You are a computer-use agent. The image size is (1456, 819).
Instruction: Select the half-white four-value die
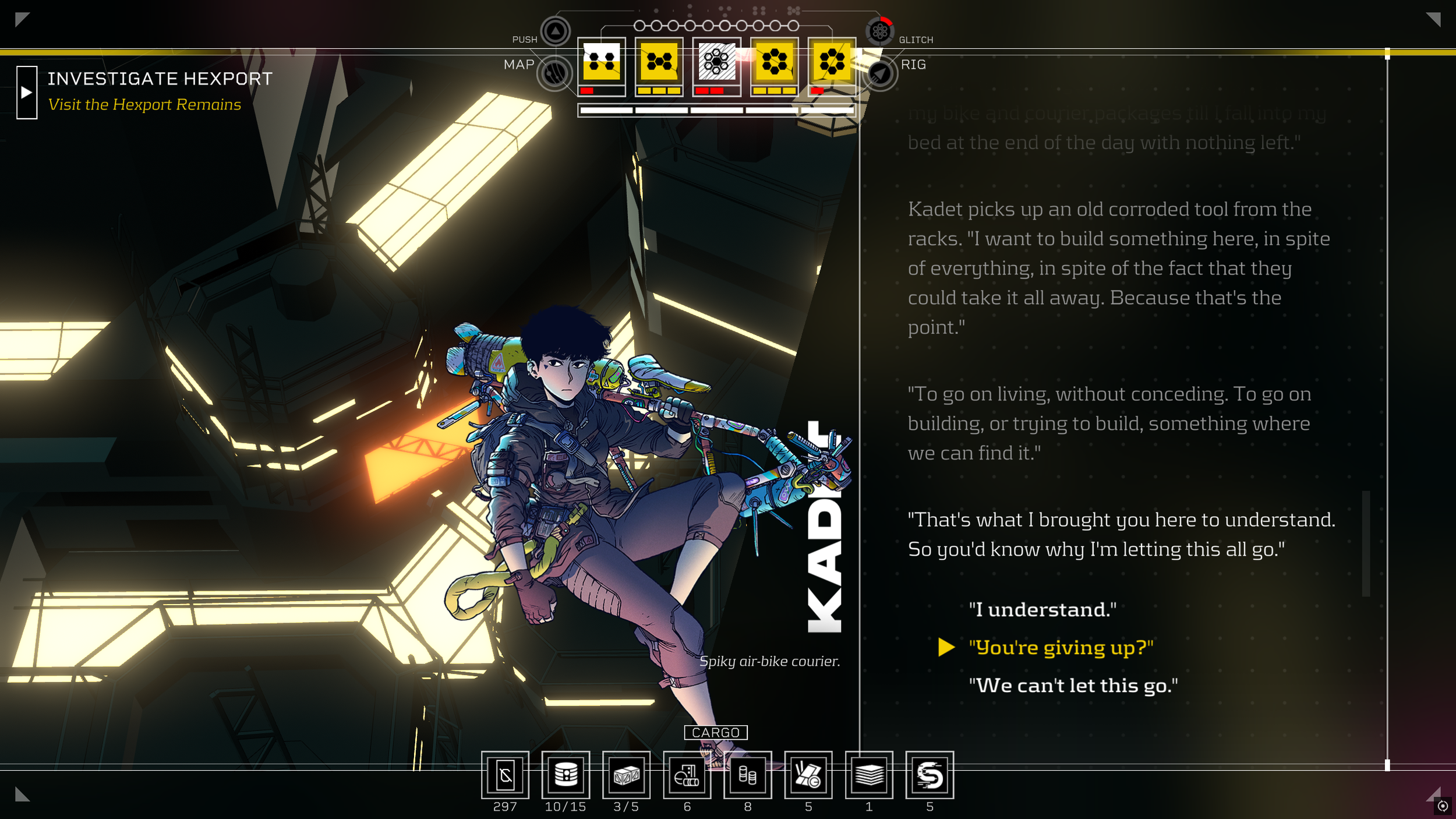click(601, 61)
